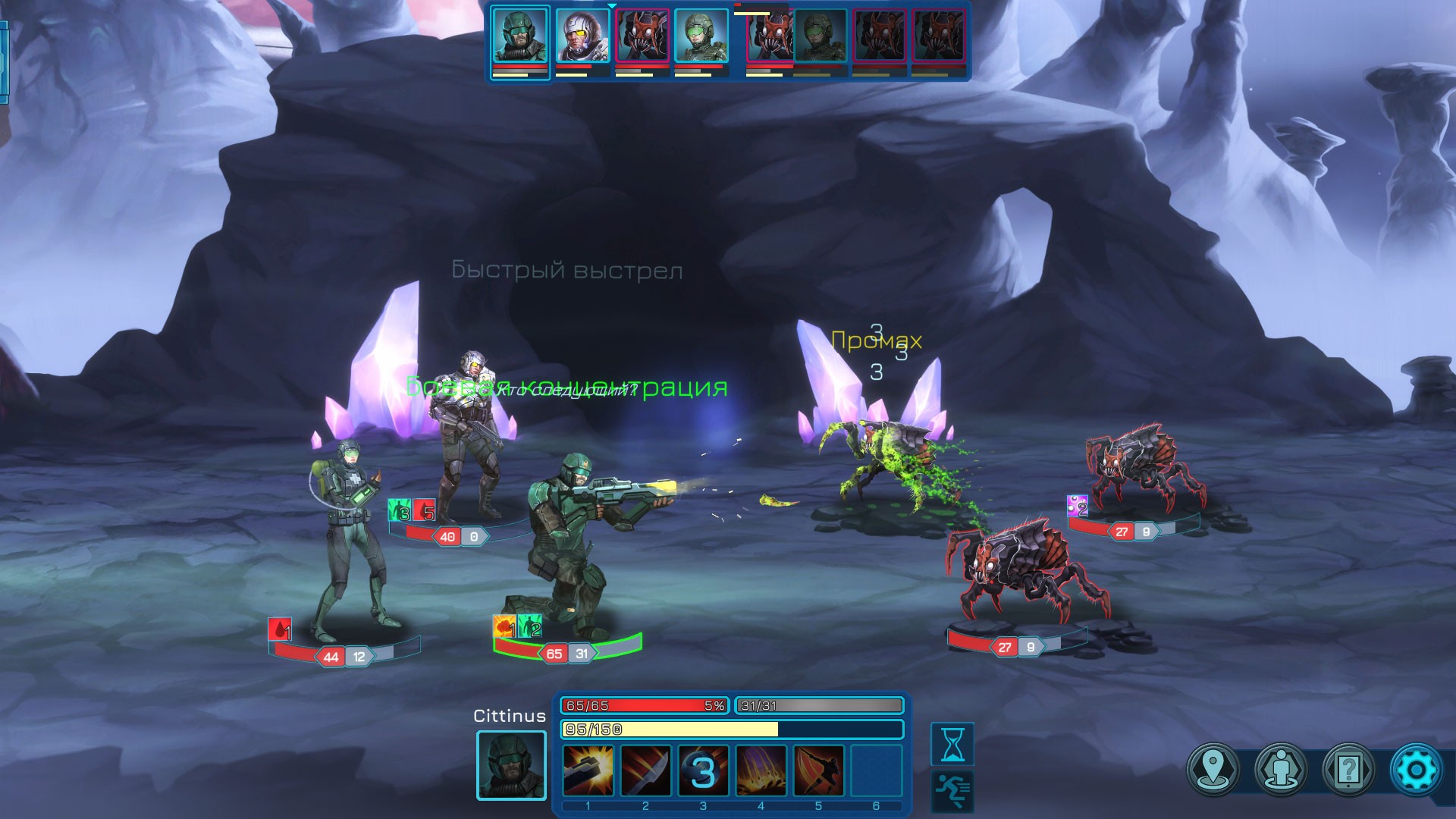
Task: Open the map with the location pin button
Action: click(1213, 770)
